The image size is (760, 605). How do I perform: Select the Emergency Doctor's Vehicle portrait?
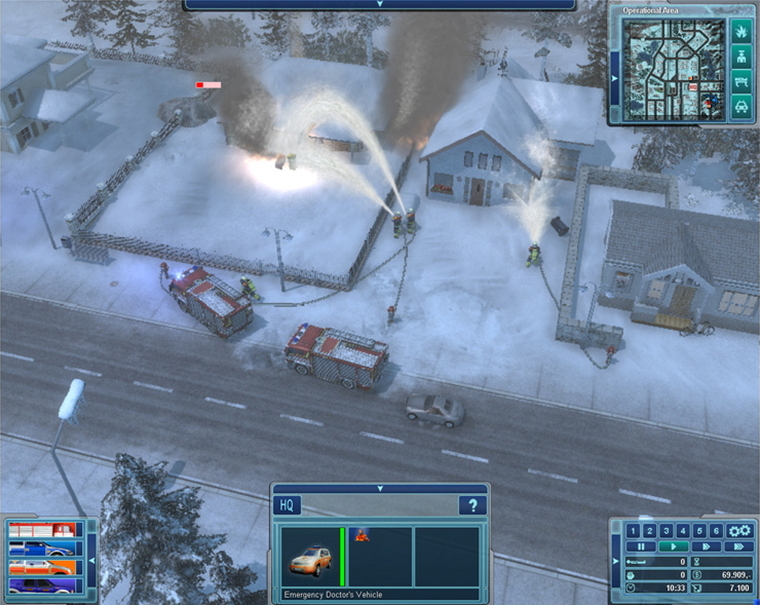pyautogui.click(x=308, y=556)
